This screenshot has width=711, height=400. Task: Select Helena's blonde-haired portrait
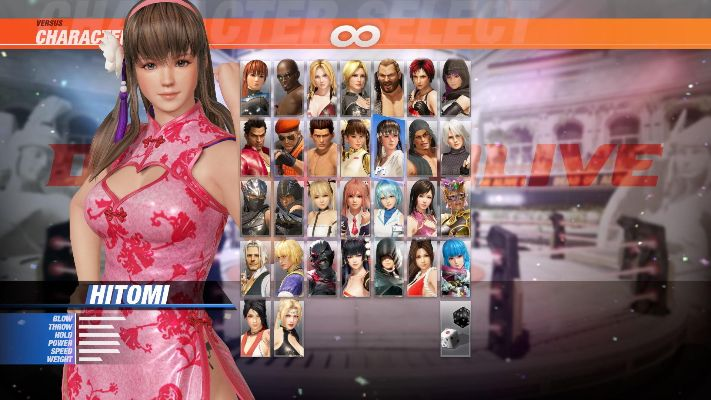[x=355, y=87]
